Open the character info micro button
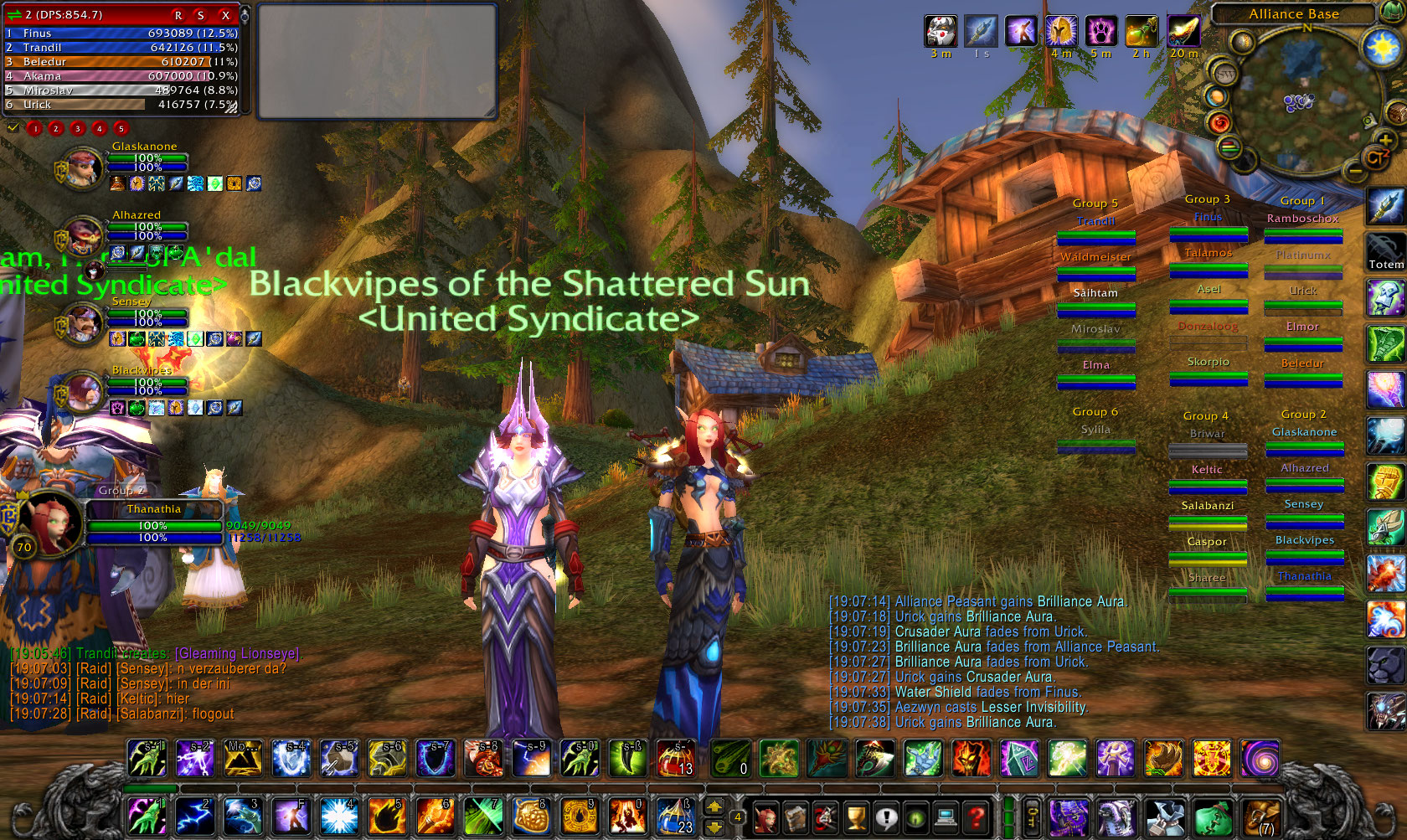The image size is (1407, 840). pos(765,817)
